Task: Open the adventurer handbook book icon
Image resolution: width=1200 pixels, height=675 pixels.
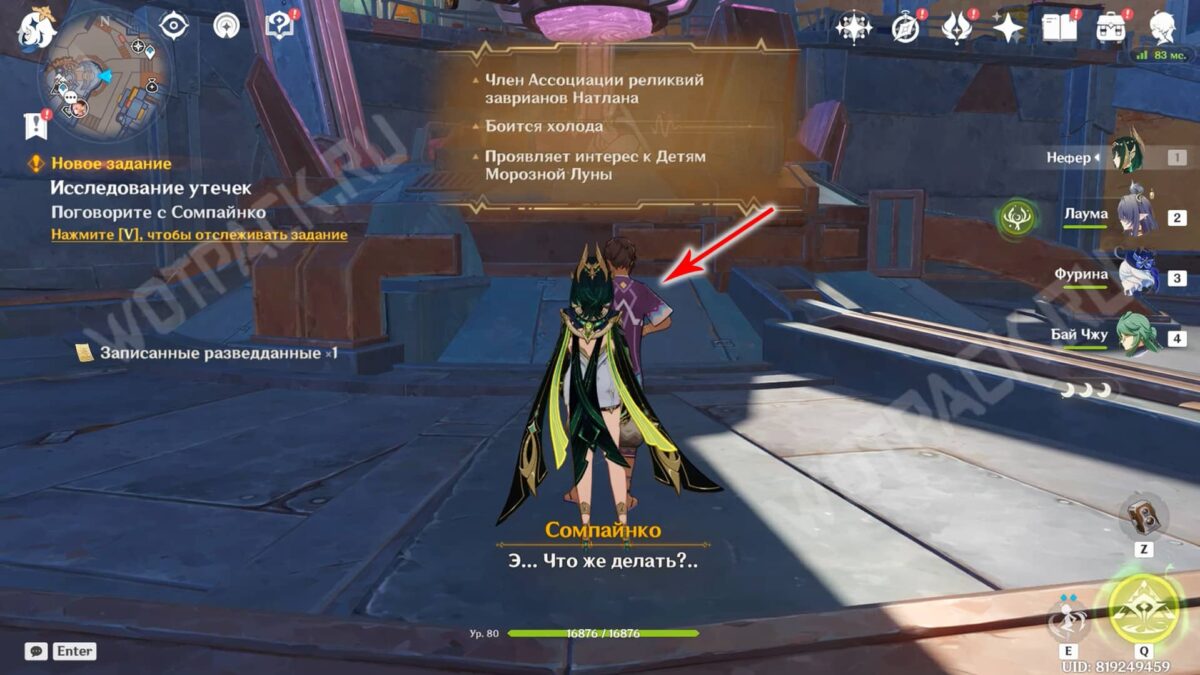Action: click(x=1059, y=27)
